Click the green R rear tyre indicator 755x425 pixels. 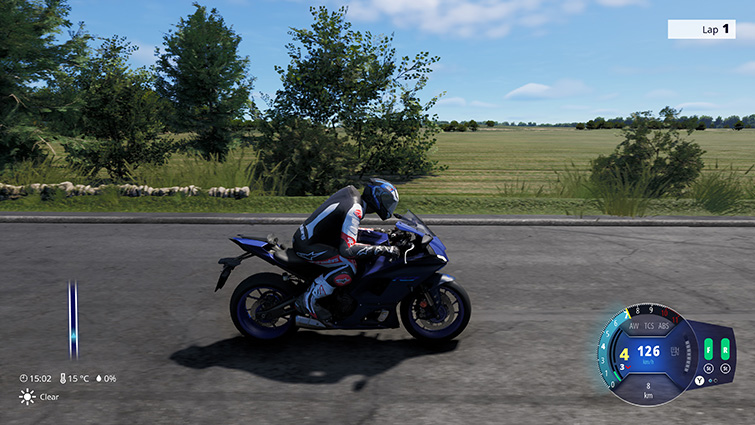point(724,349)
